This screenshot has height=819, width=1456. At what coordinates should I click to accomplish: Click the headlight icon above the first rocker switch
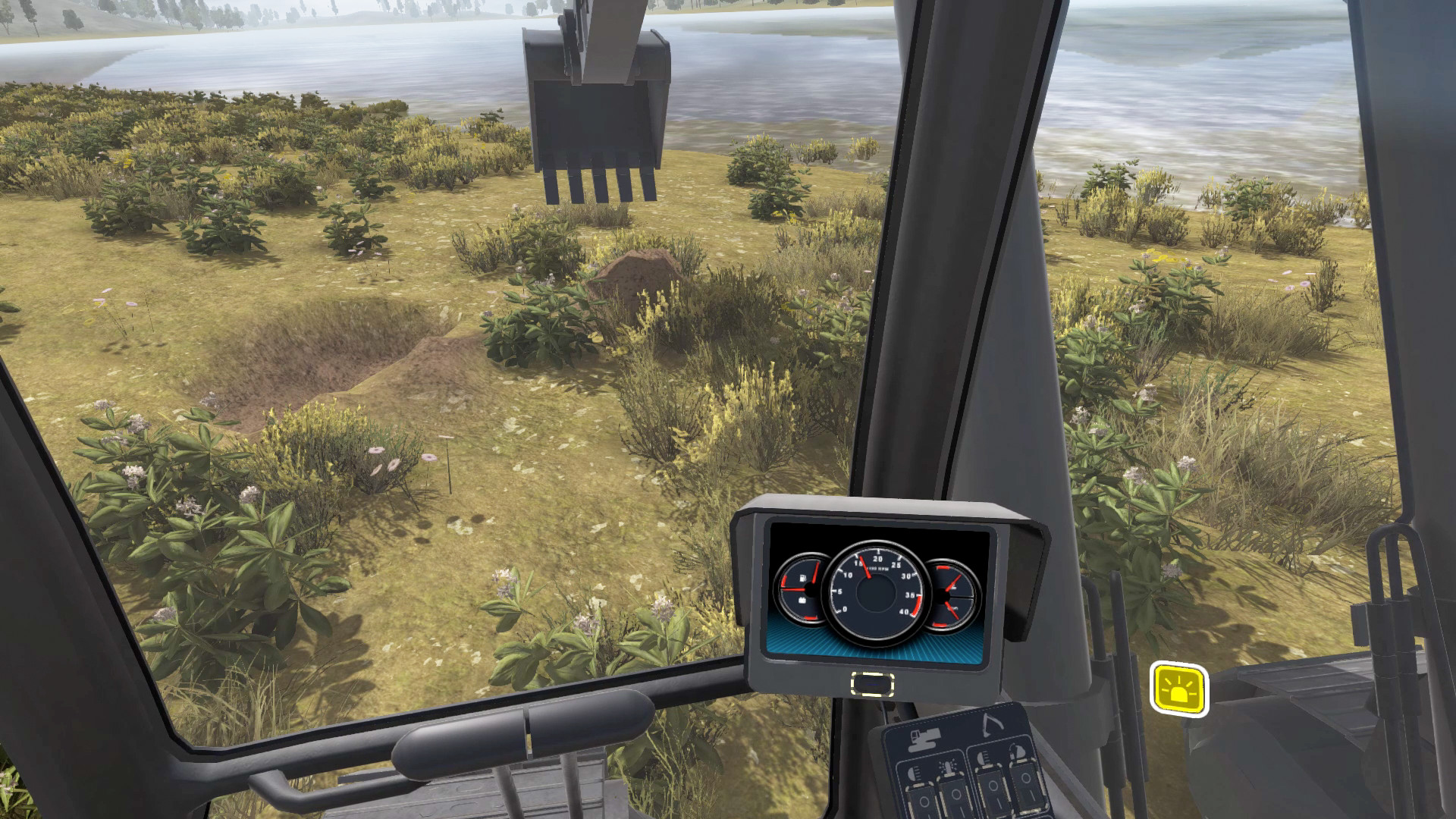[914, 773]
